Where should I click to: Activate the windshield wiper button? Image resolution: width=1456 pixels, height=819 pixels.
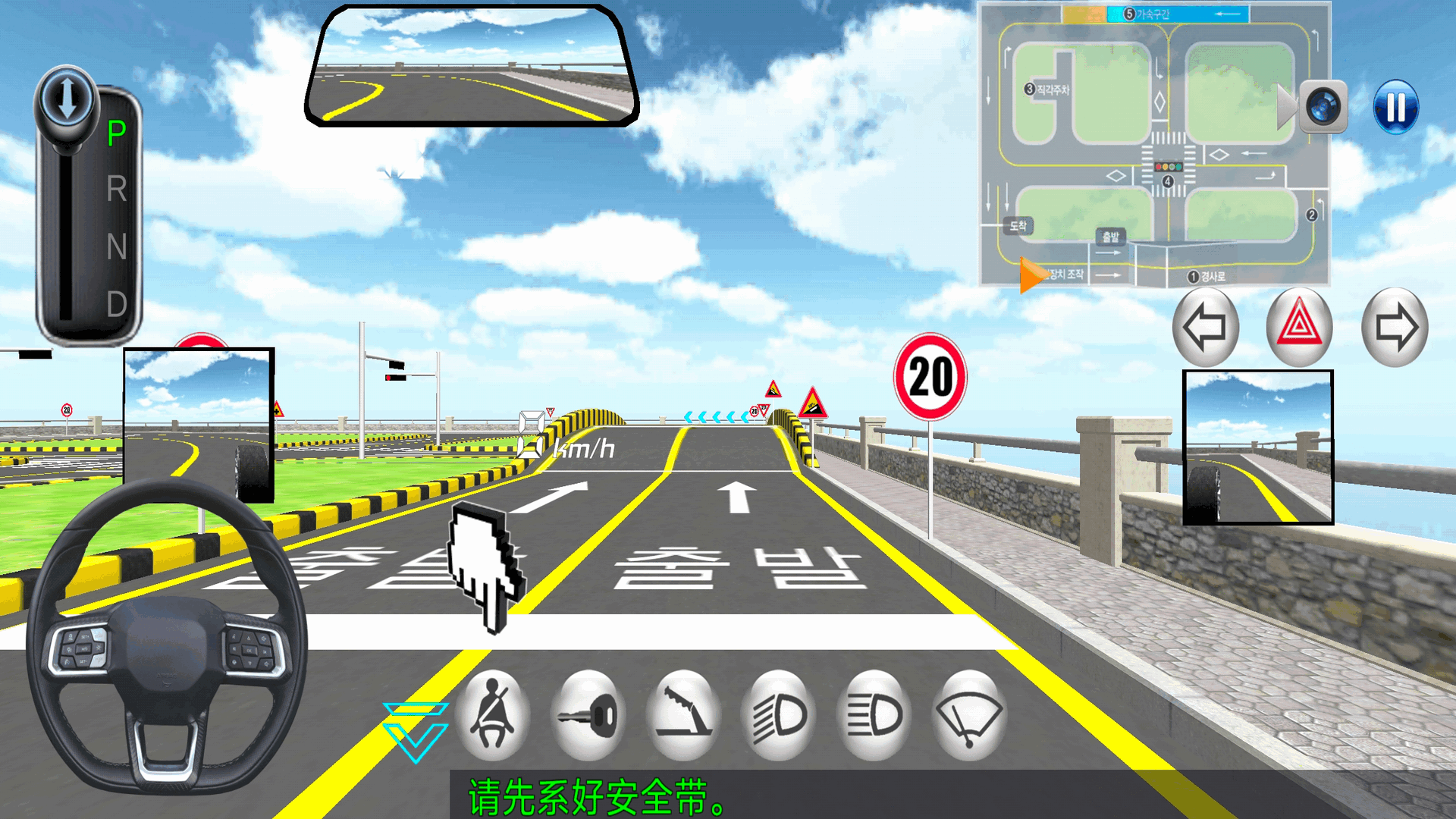(970, 715)
